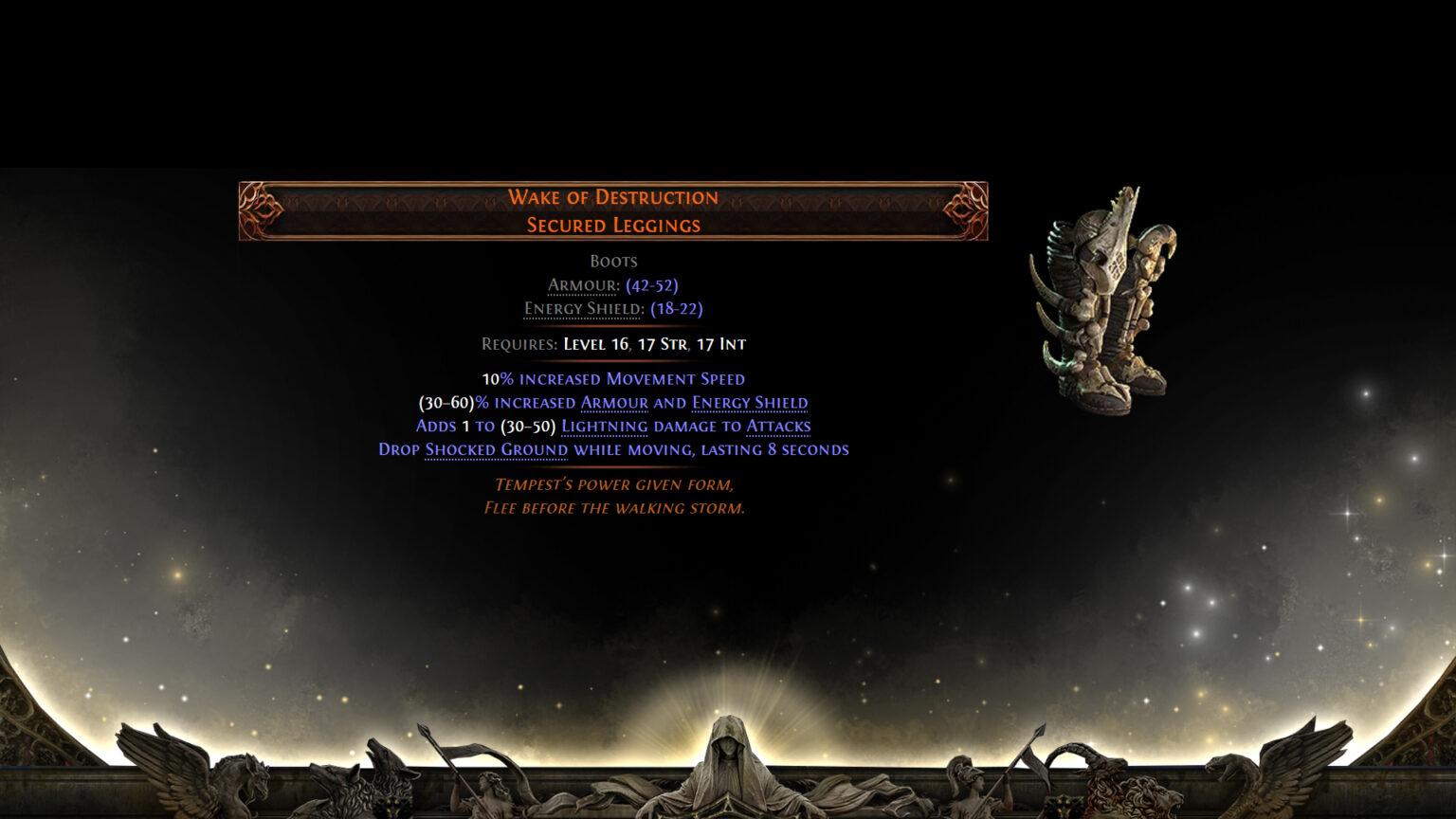Open the Armour keyword link
Screen dimensions: 1456x819
click(x=580, y=284)
